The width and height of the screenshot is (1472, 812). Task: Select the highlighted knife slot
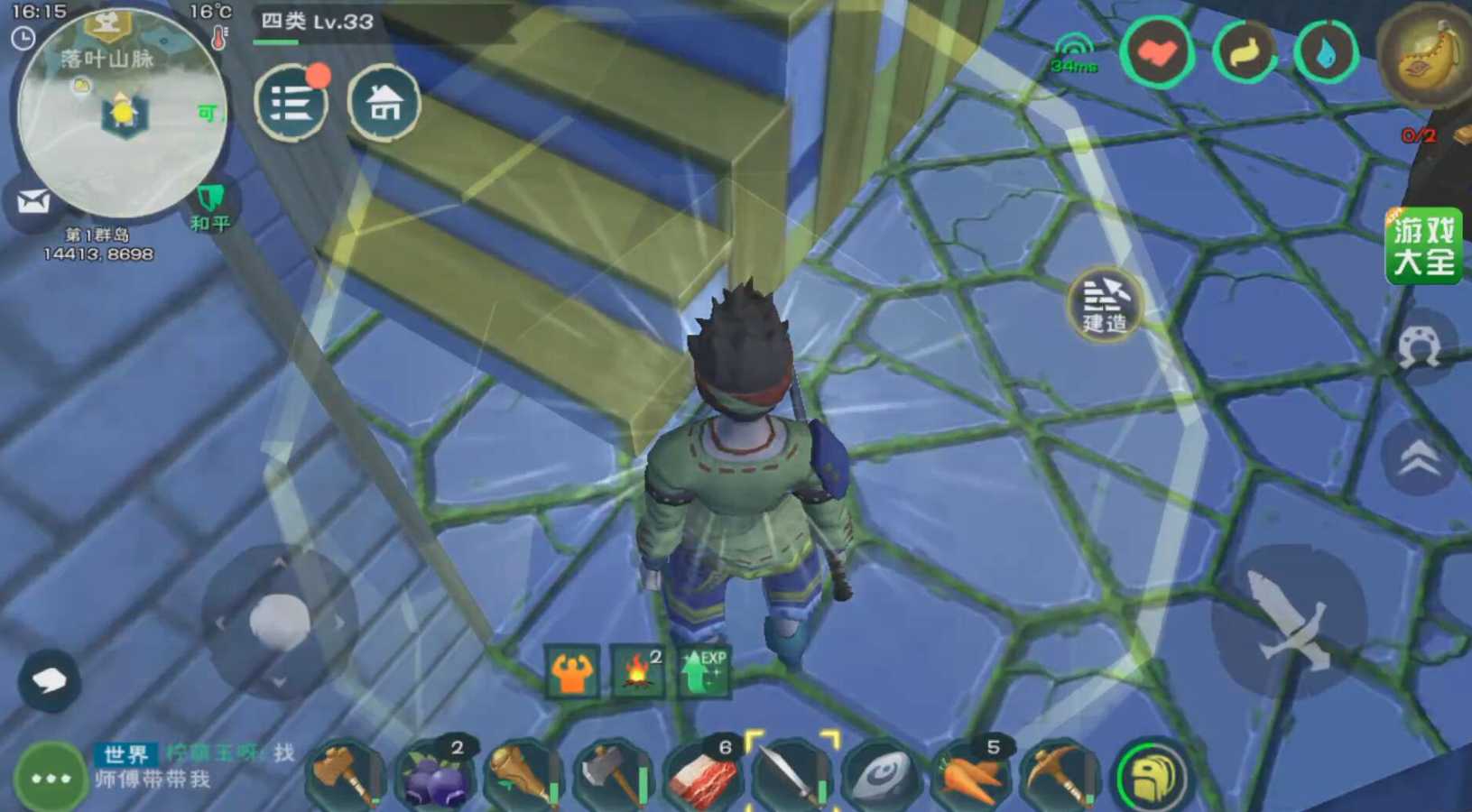tap(792, 776)
